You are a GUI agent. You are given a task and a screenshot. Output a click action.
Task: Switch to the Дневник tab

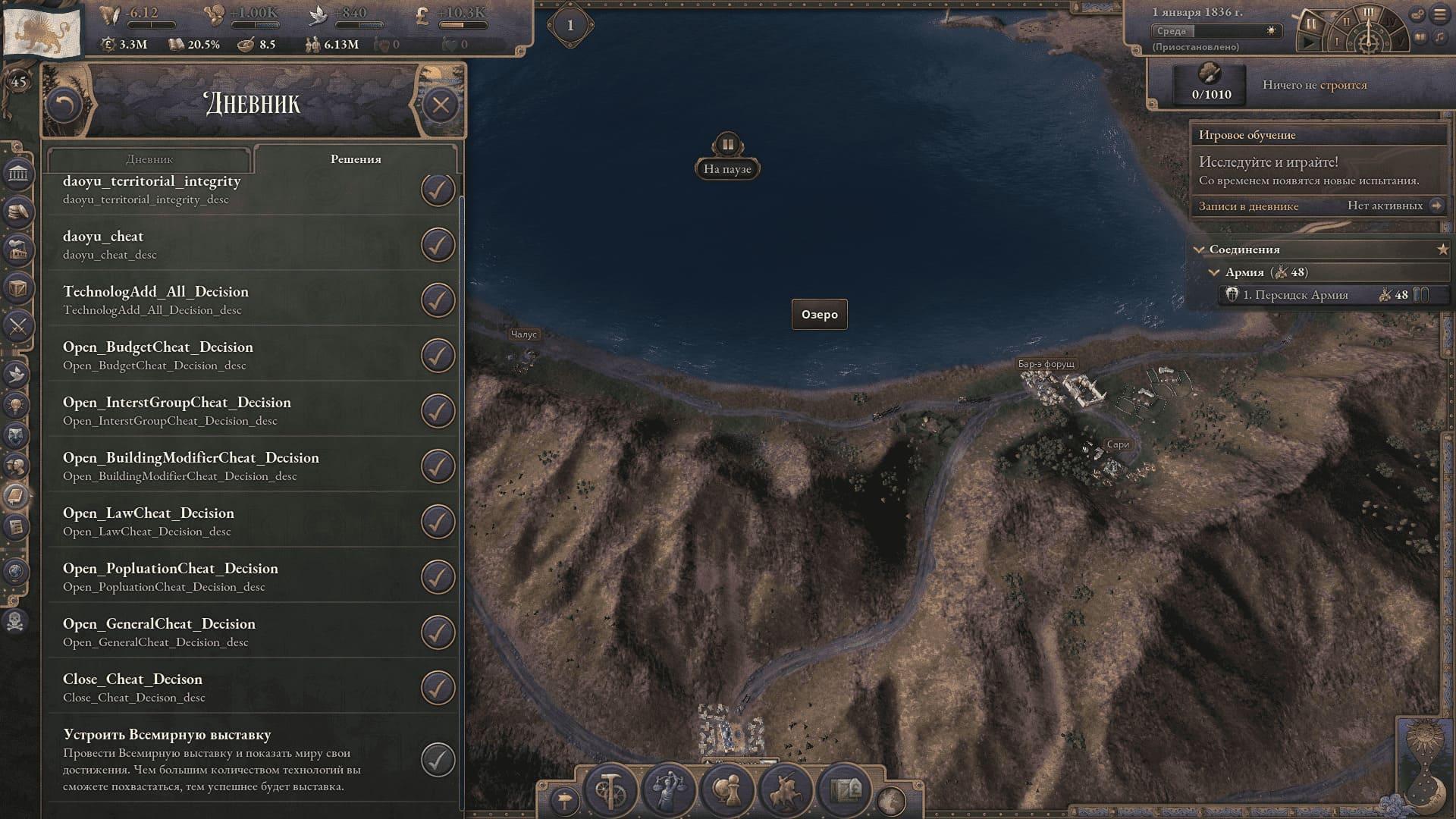[149, 159]
